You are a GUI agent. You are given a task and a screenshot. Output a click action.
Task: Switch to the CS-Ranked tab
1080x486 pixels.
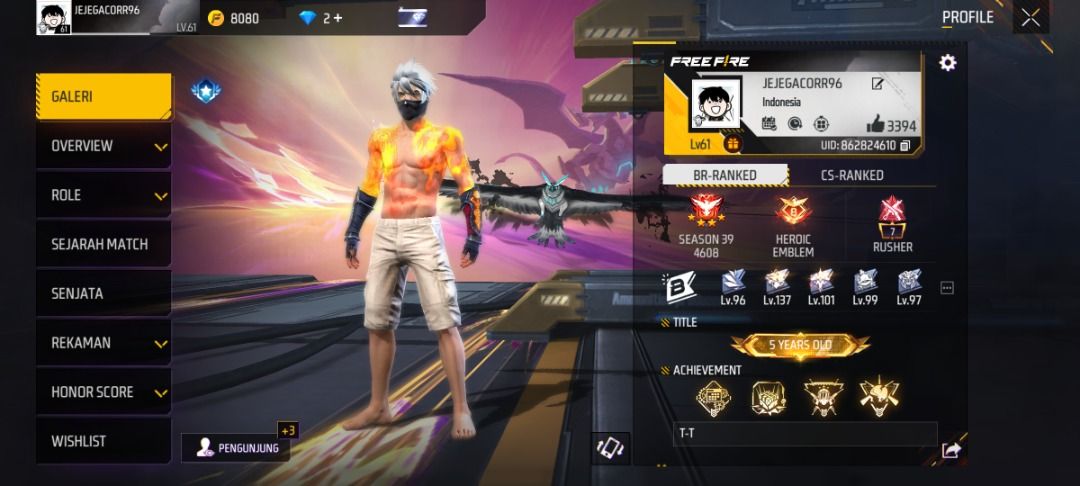[852, 175]
